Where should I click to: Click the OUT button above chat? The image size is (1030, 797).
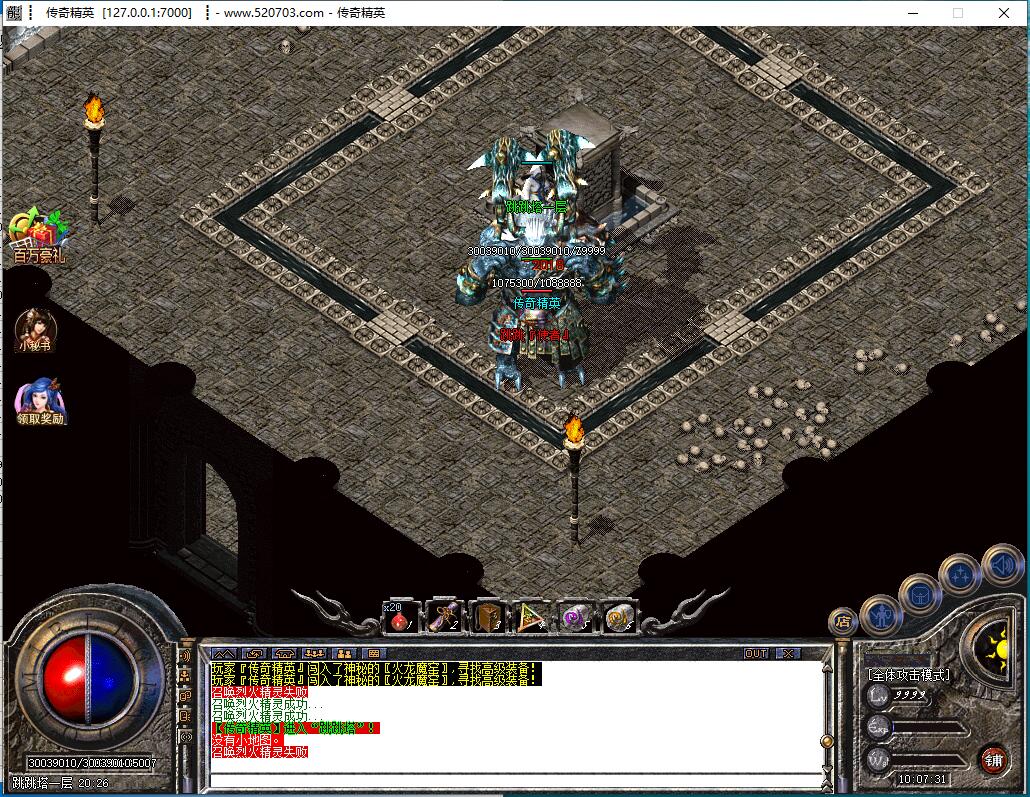click(756, 653)
